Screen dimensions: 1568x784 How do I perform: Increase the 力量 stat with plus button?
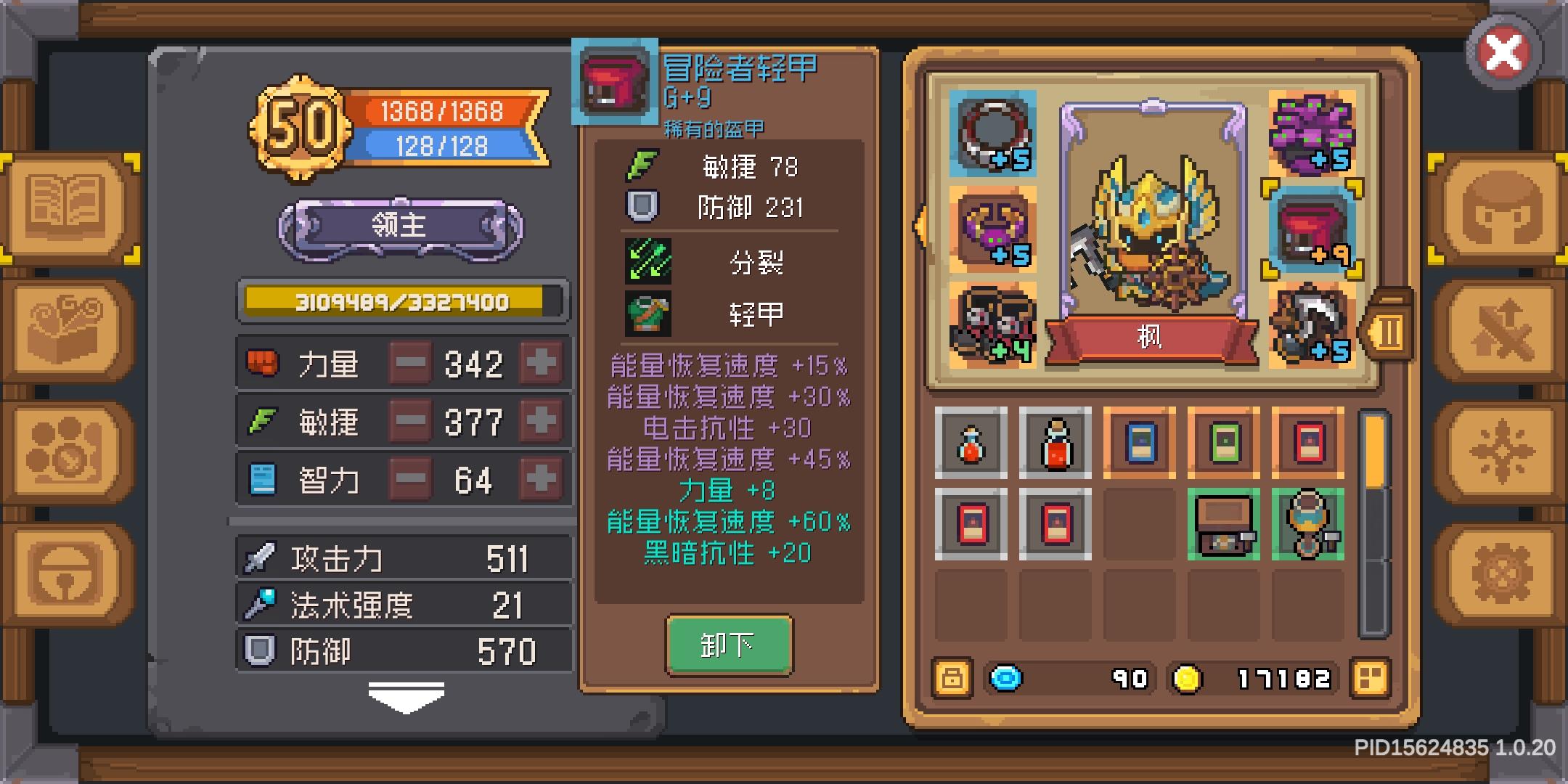(542, 363)
